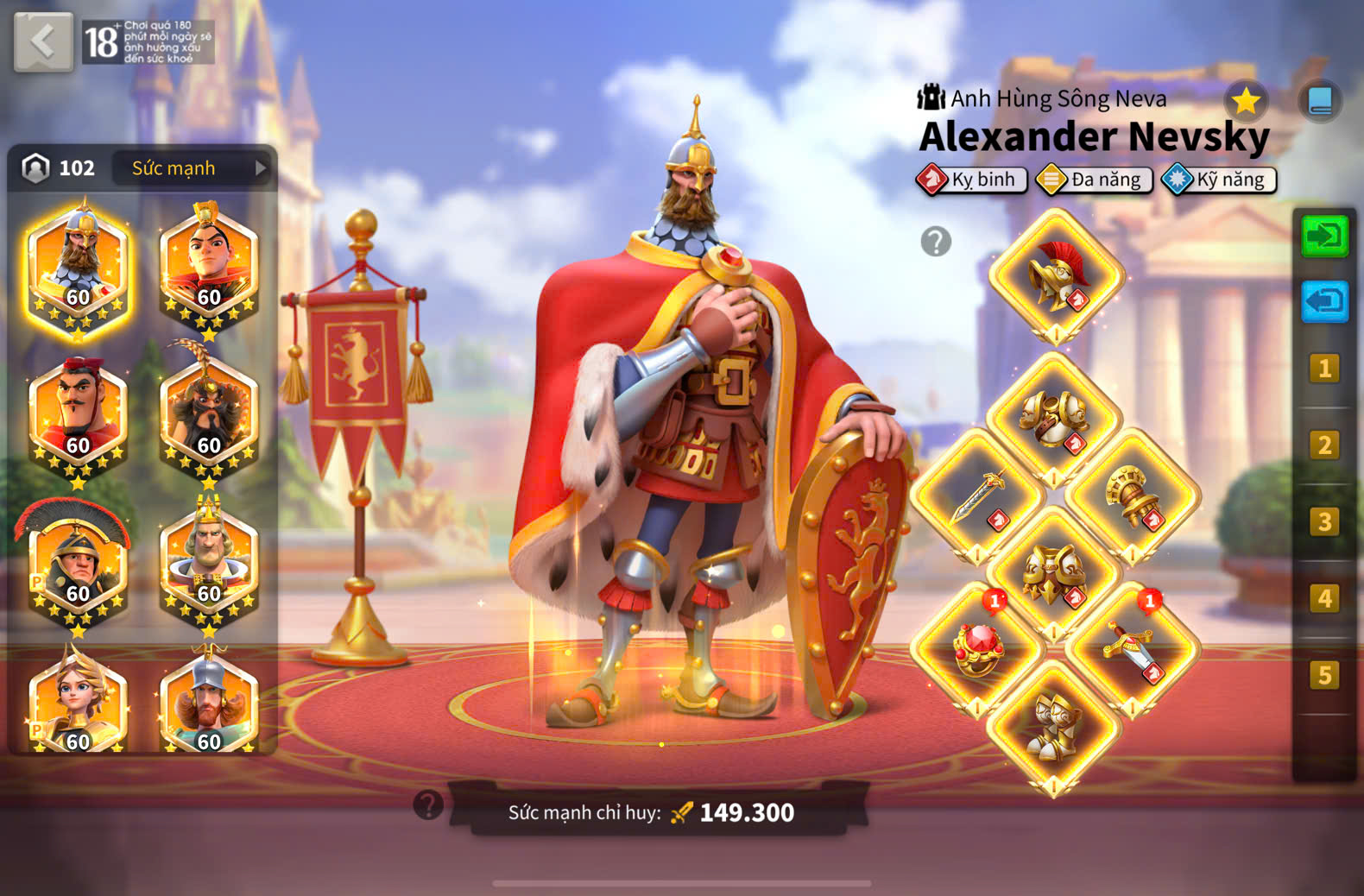Screen dimensions: 1364x896
Task: Switch to equipment preset 5
Action: pos(1324,675)
